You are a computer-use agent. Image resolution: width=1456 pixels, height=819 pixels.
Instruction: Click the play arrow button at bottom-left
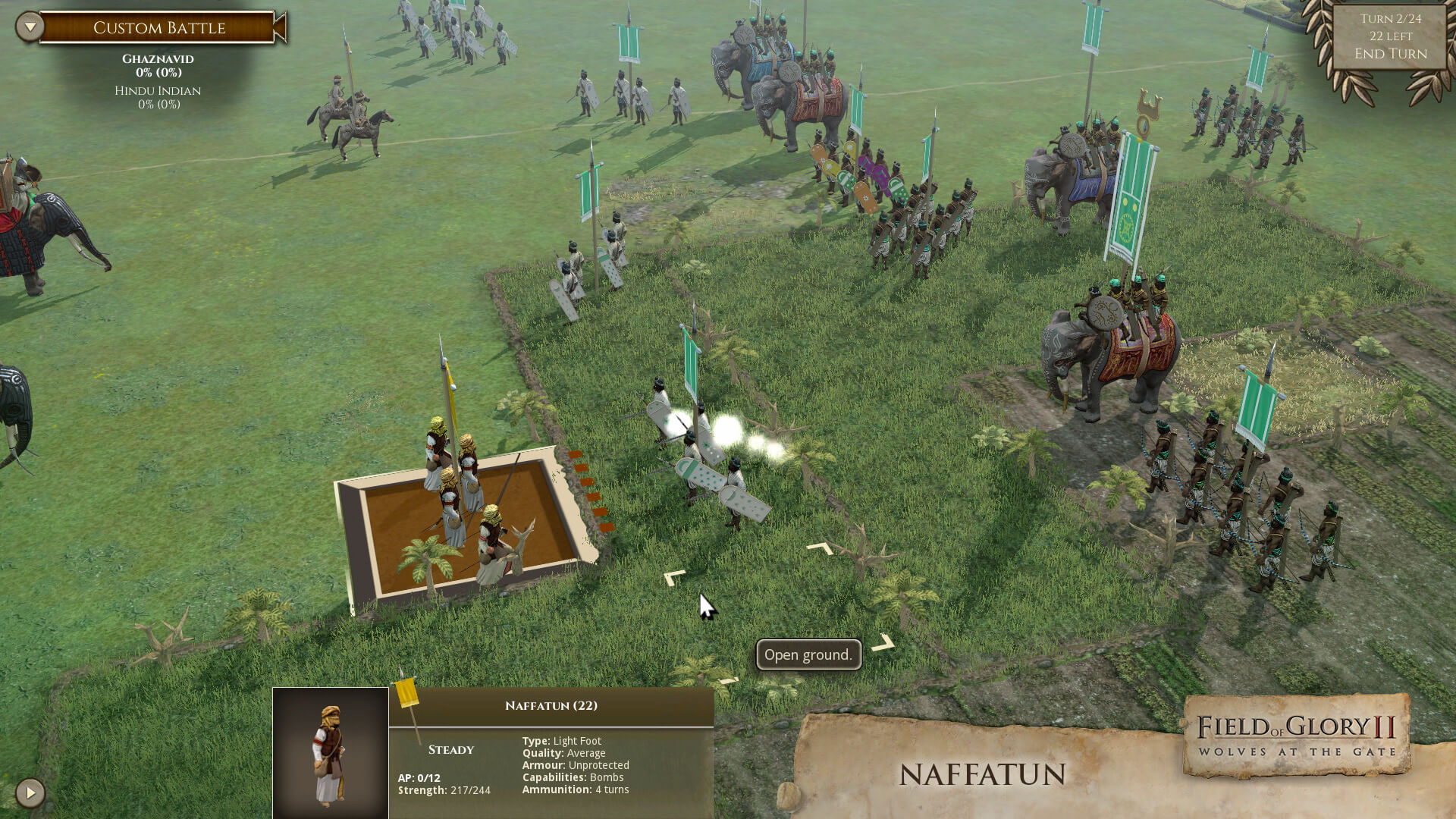[30, 793]
